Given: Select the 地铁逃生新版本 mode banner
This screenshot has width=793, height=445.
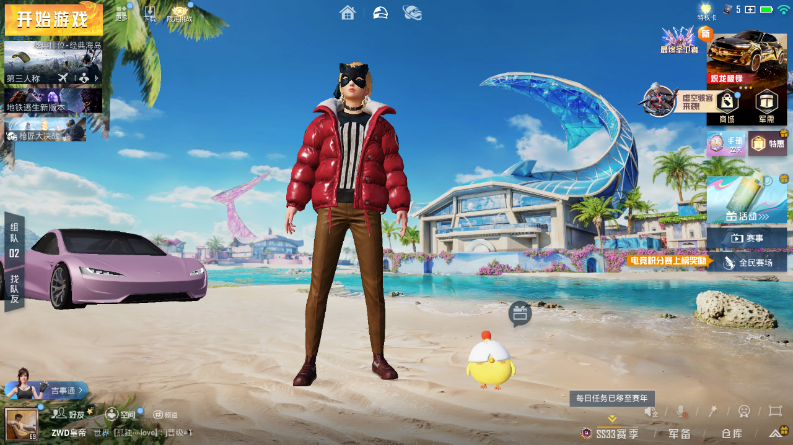Looking at the screenshot, I should point(53,101).
